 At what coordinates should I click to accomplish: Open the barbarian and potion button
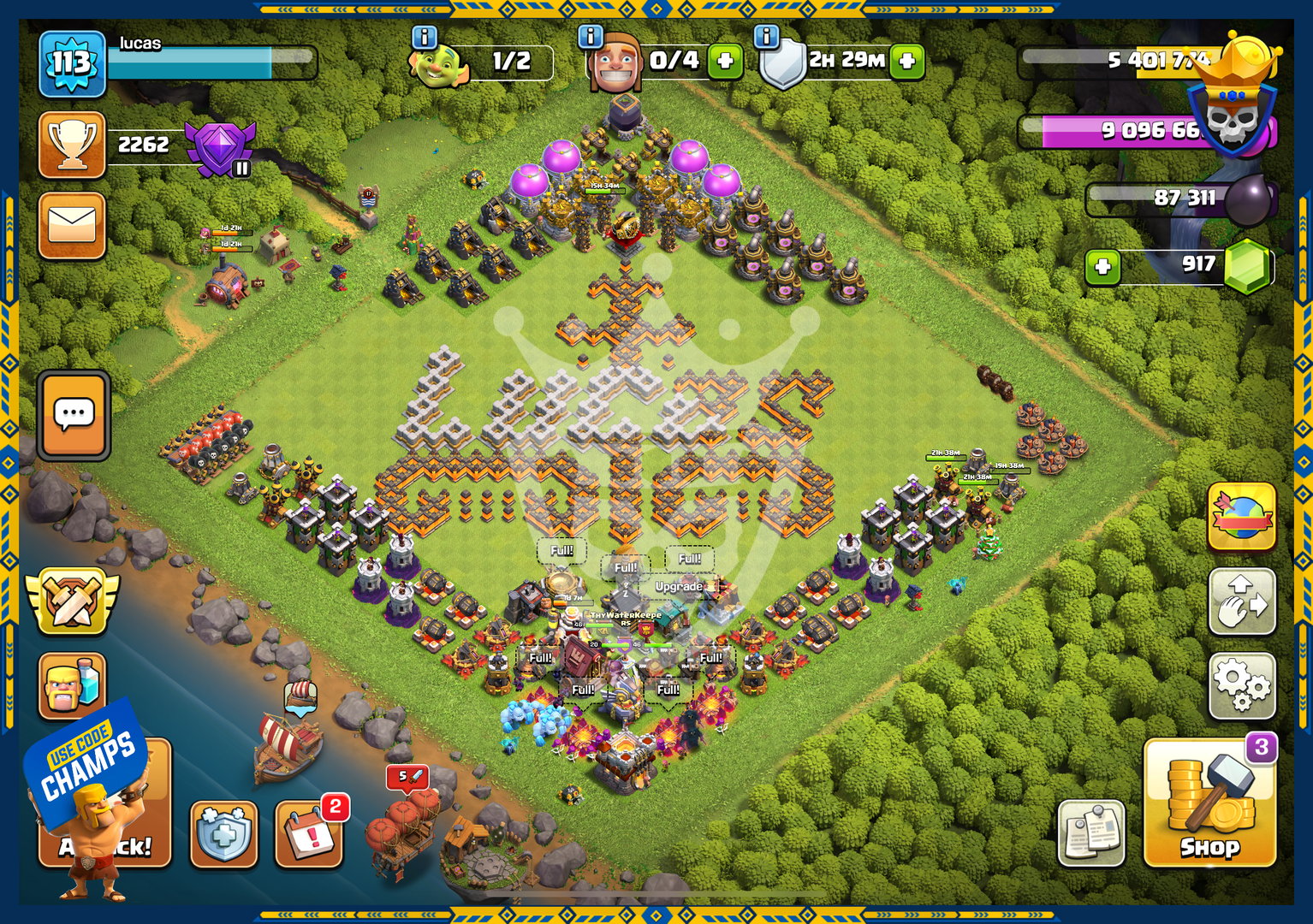point(72,686)
